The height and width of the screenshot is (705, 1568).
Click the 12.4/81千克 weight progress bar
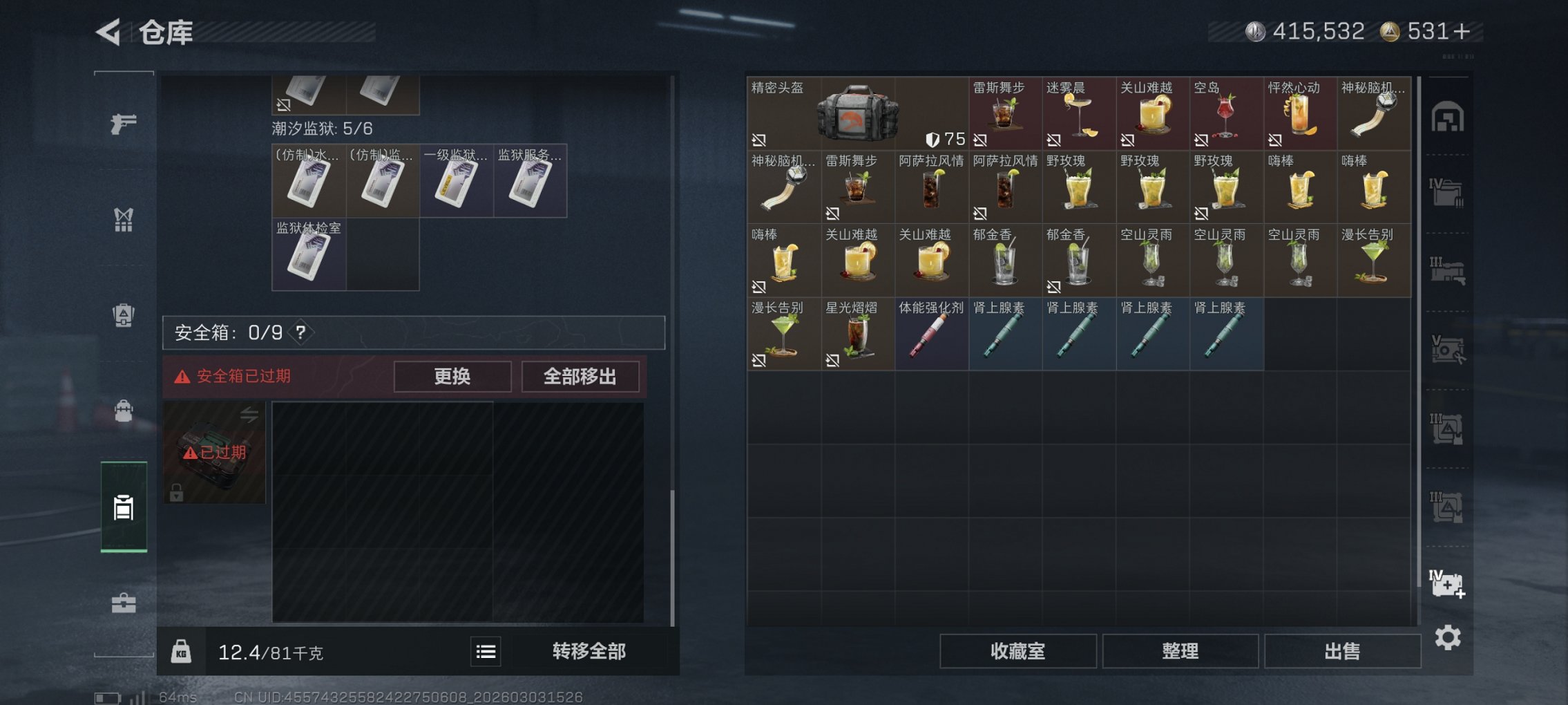(x=269, y=651)
